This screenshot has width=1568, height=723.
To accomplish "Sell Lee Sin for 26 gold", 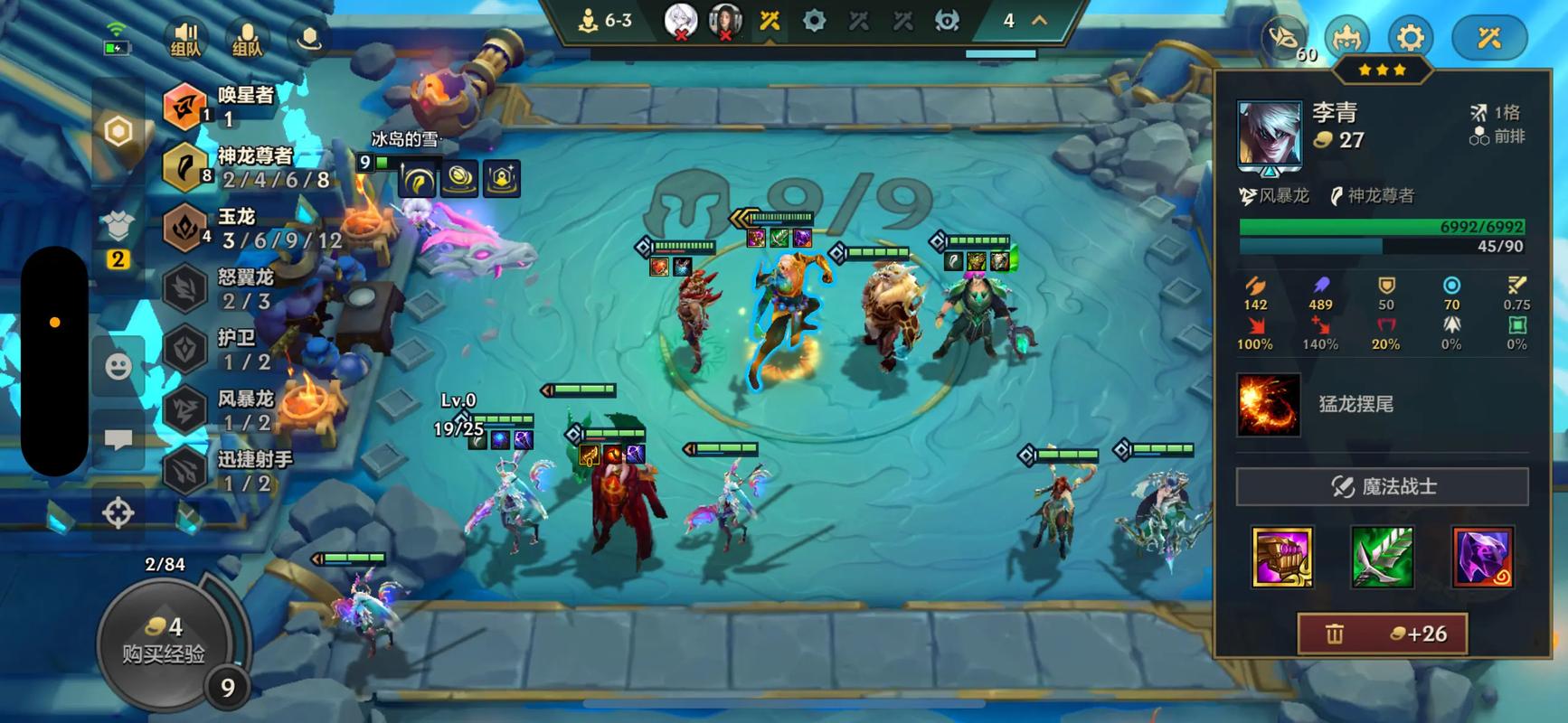I will [1382, 634].
